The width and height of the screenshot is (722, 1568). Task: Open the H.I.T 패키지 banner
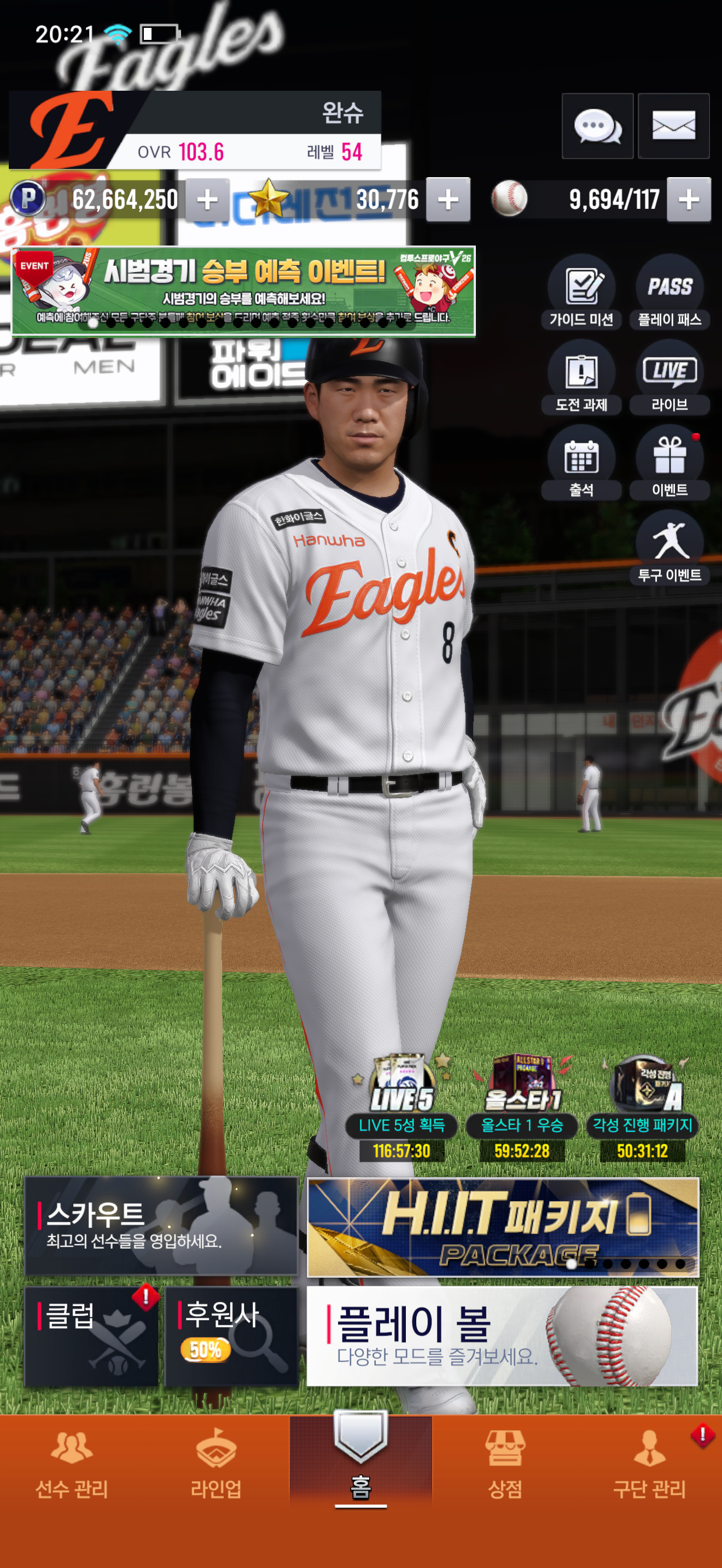tap(503, 1226)
